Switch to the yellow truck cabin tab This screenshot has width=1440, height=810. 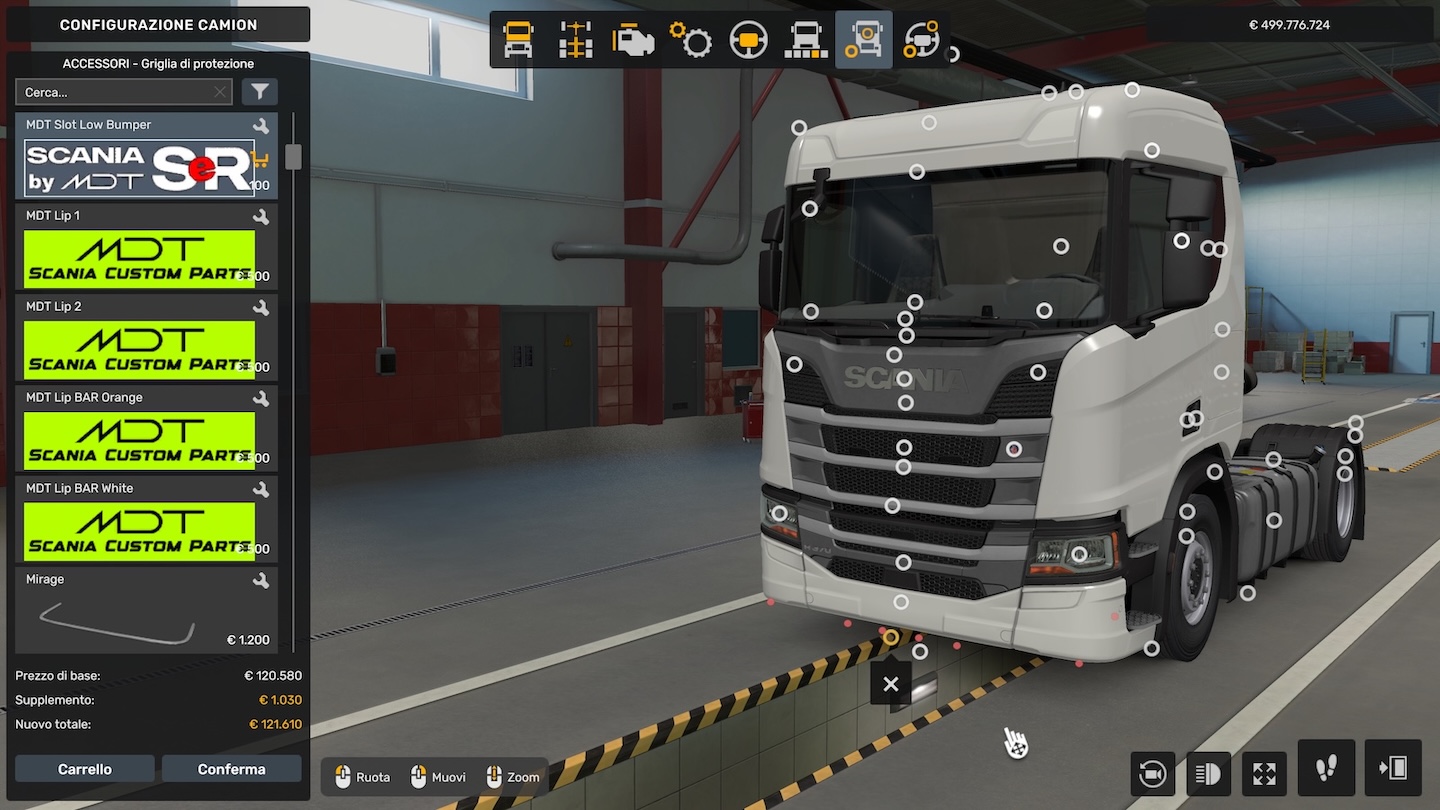click(518, 40)
